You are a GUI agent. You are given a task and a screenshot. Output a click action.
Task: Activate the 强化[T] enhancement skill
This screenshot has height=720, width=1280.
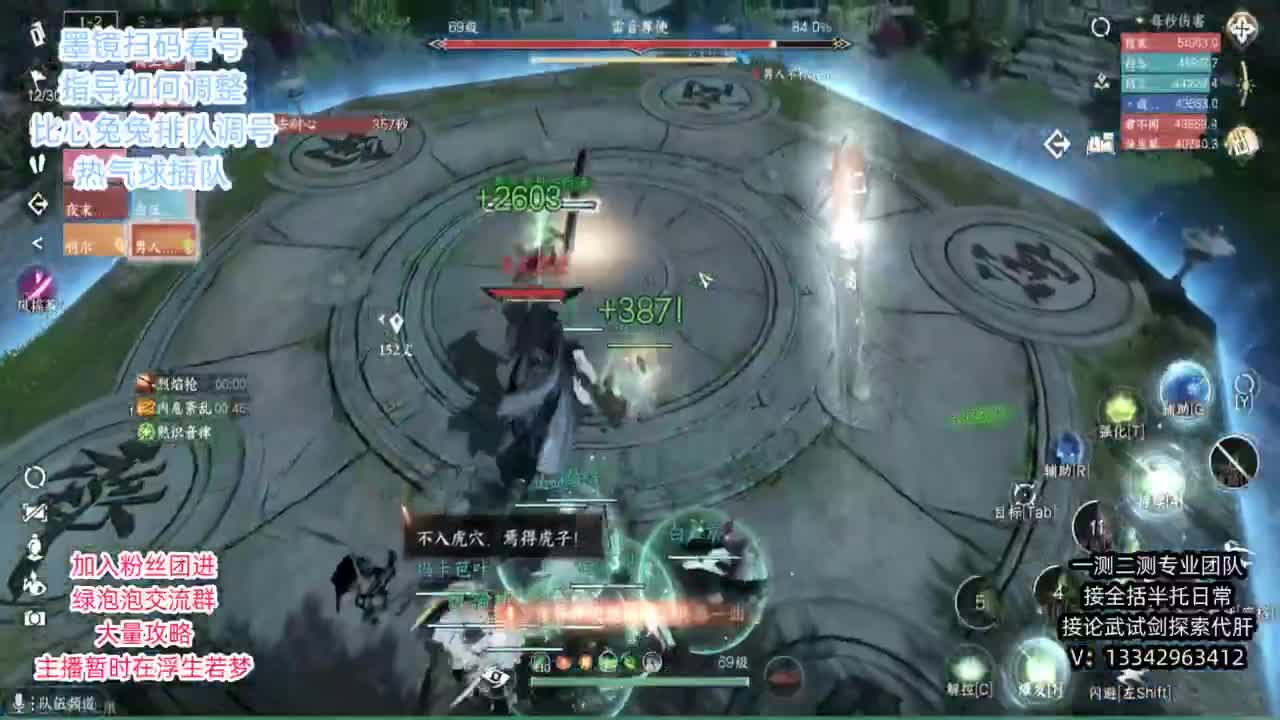click(1120, 409)
